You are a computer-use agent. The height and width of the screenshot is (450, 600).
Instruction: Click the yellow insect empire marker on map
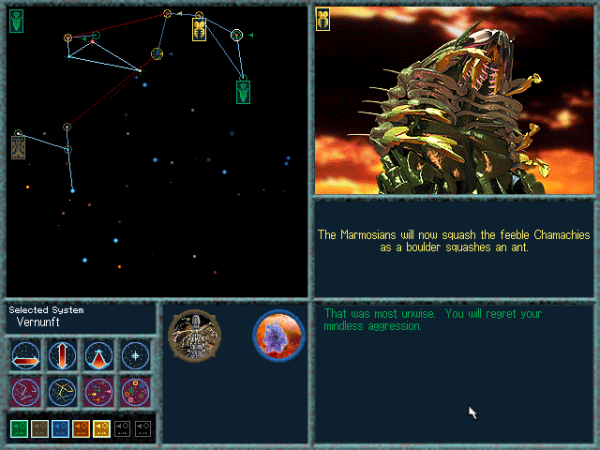[x=199, y=29]
